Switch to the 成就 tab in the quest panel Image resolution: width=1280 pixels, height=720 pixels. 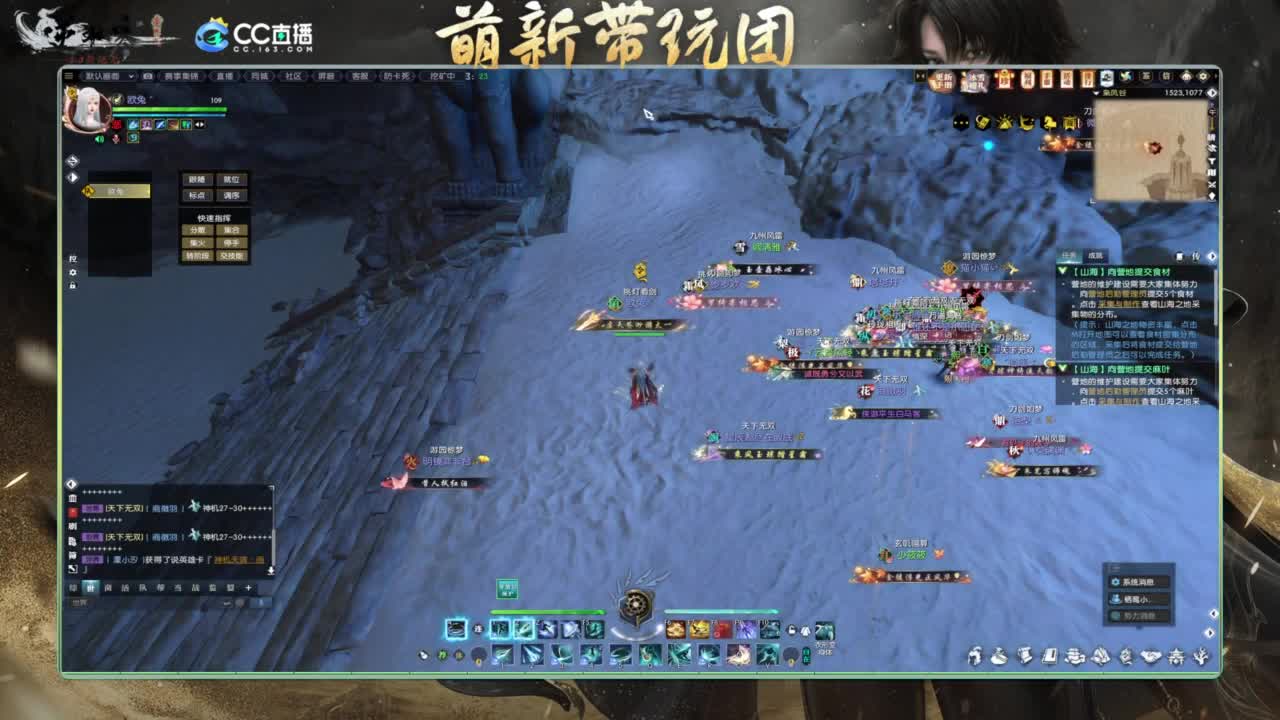1095,255
